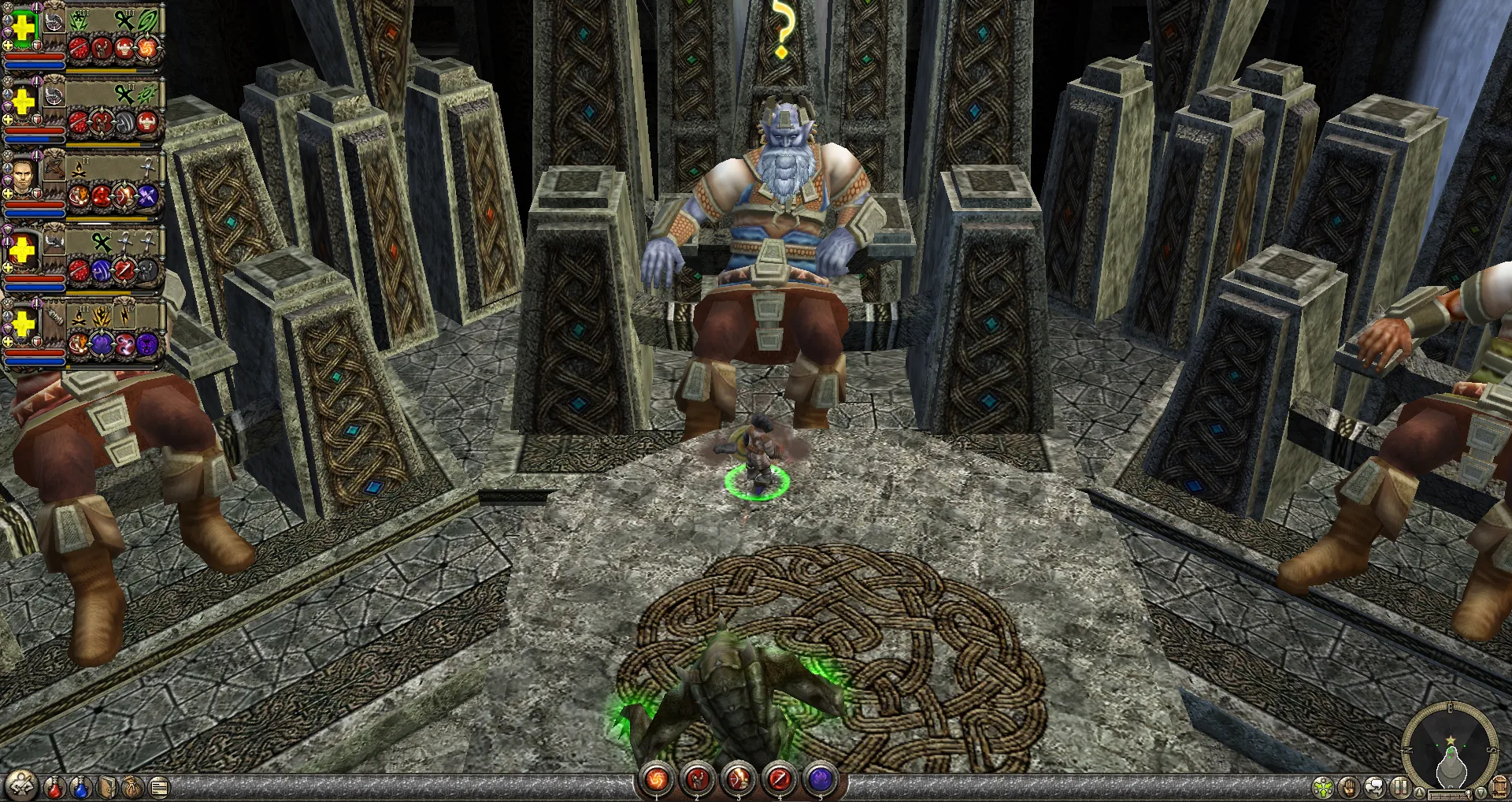Zoom in minimap with the up-triangle button
This screenshot has height=802, width=1512.
pos(1418,791)
